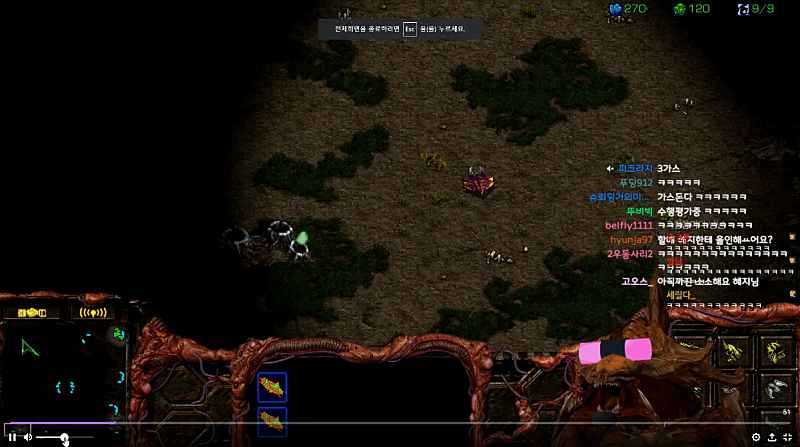The image size is (800, 447).
Task: Click on the minimap
Action: 64,372
